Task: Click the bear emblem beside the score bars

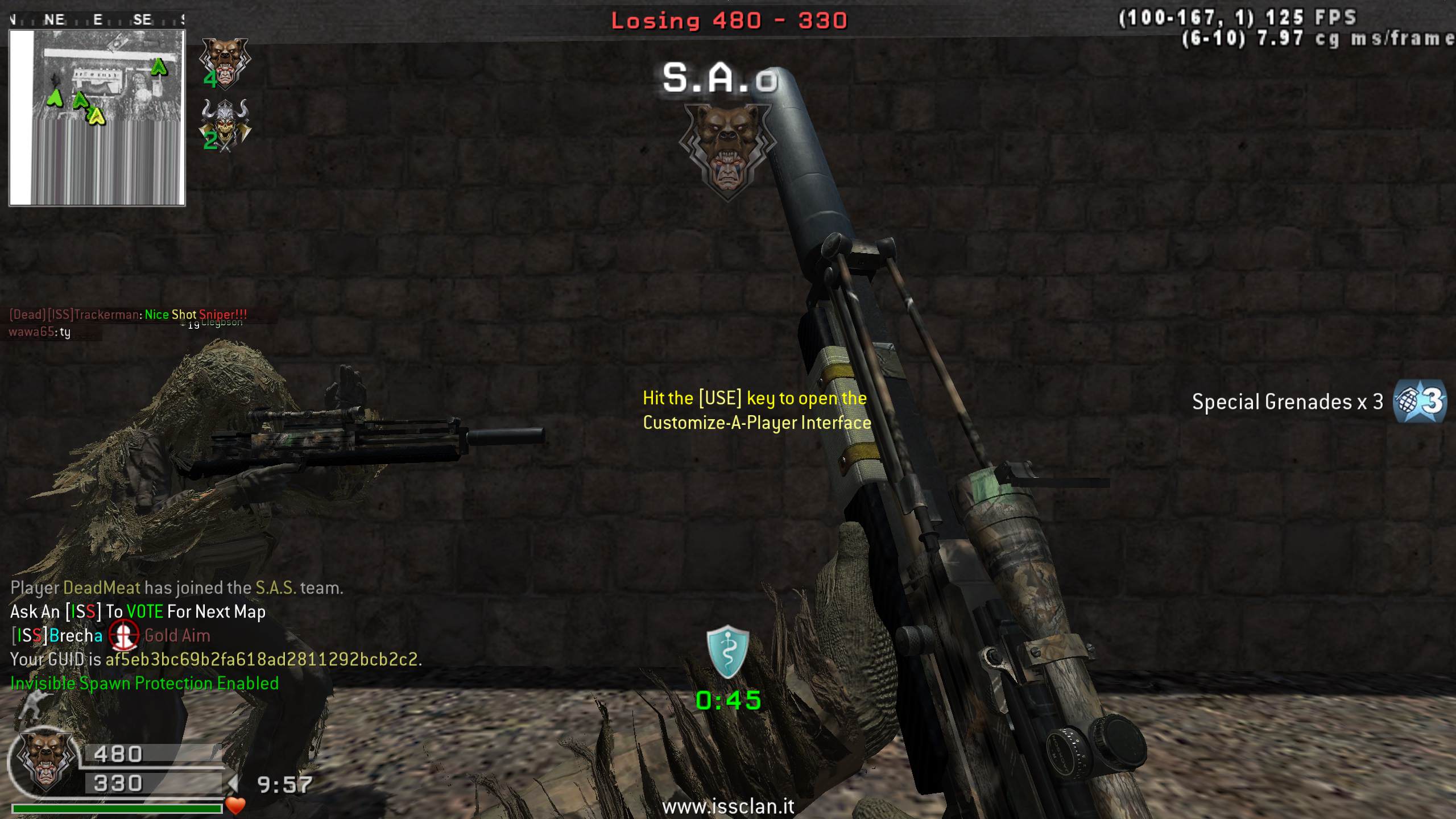Action: click(x=45, y=760)
